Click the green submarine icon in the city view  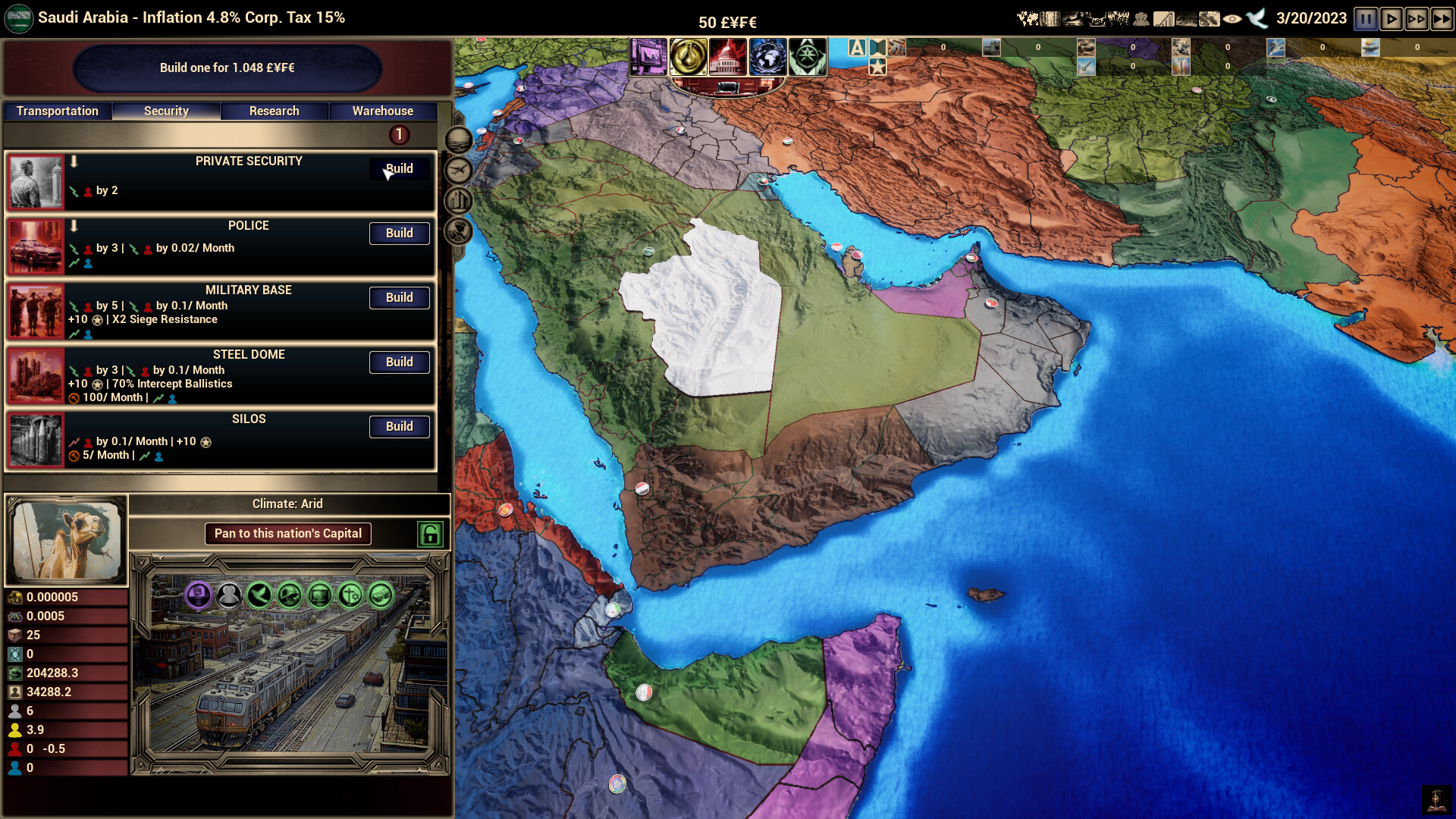289,596
